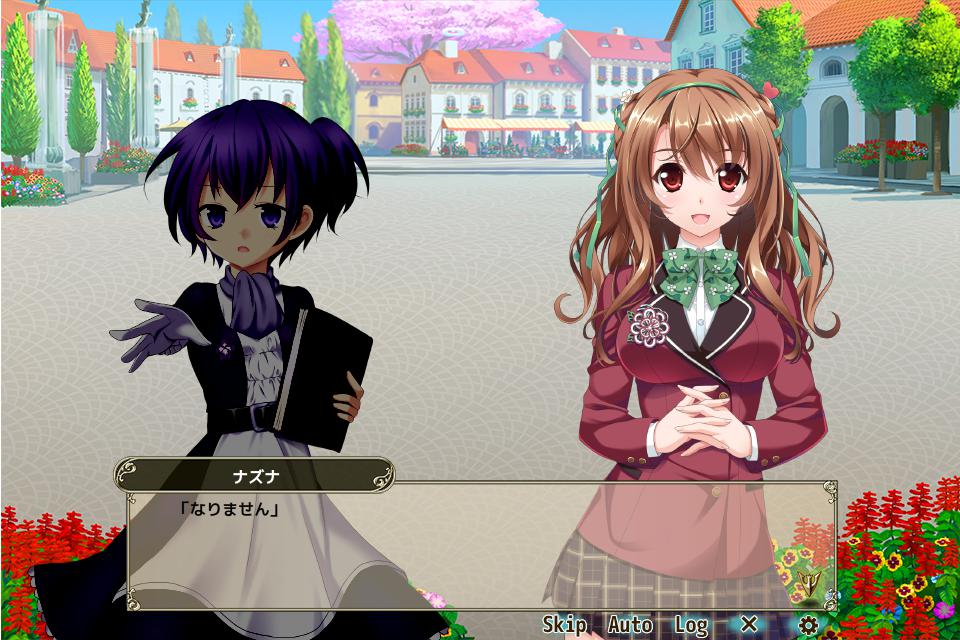
Task: Open settings via the gear icon
Action: click(808, 625)
